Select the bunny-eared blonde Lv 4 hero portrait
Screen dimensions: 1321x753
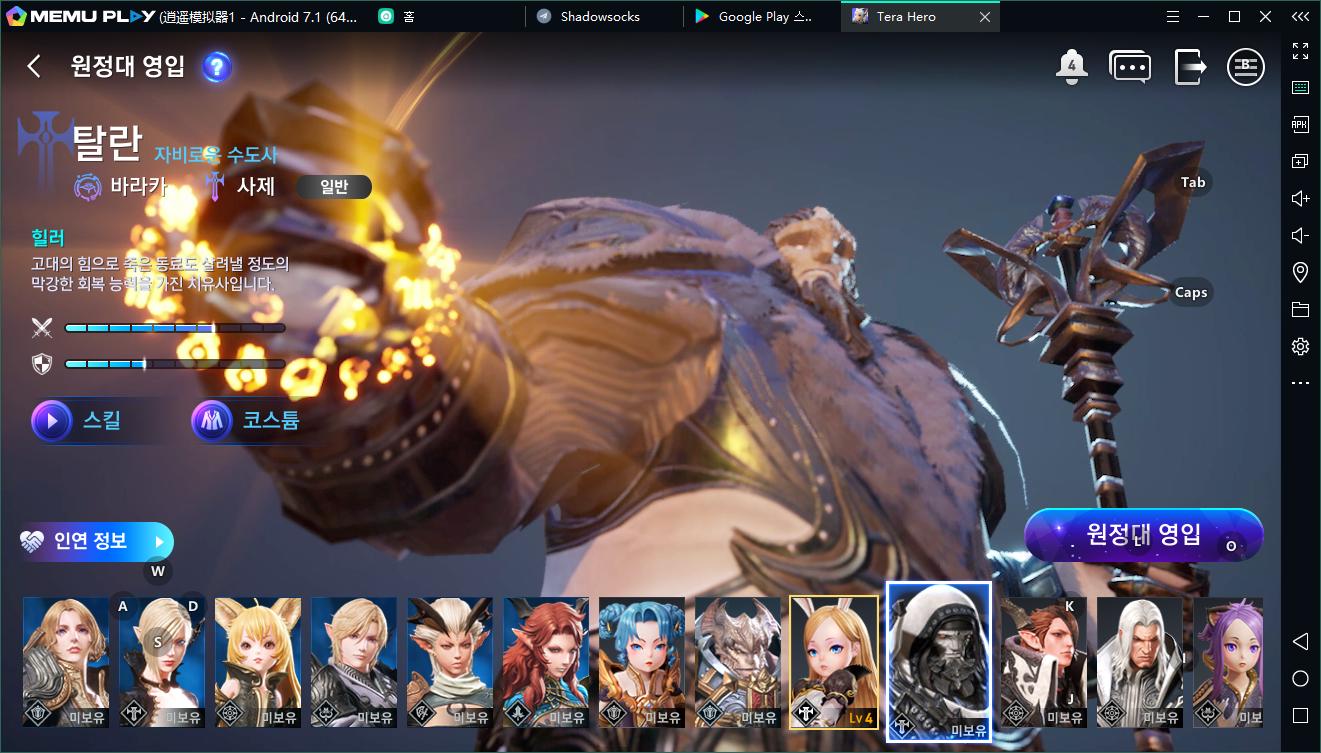pos(834,662)
